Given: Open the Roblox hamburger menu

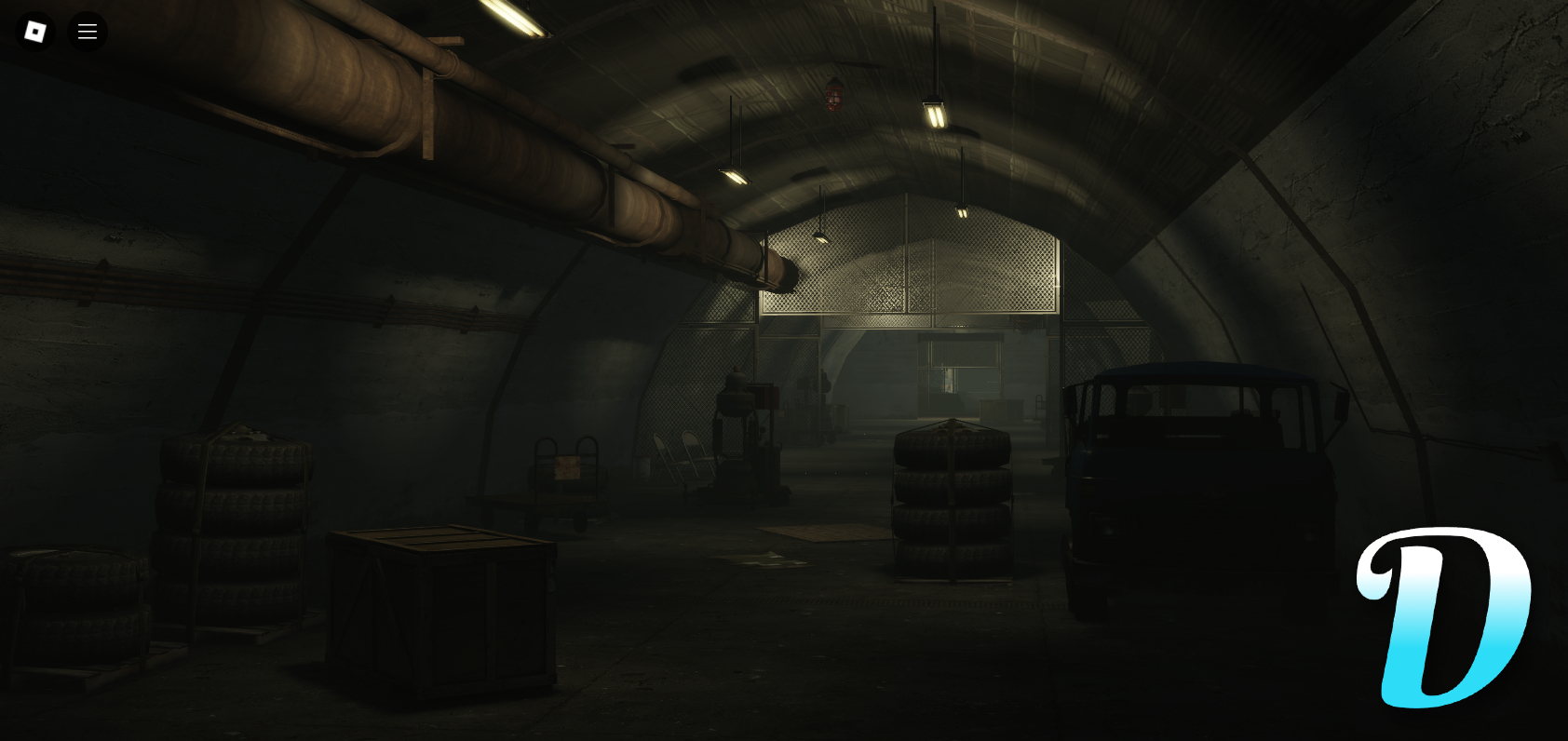Looking at the screenshot, I should coord(88,31).
